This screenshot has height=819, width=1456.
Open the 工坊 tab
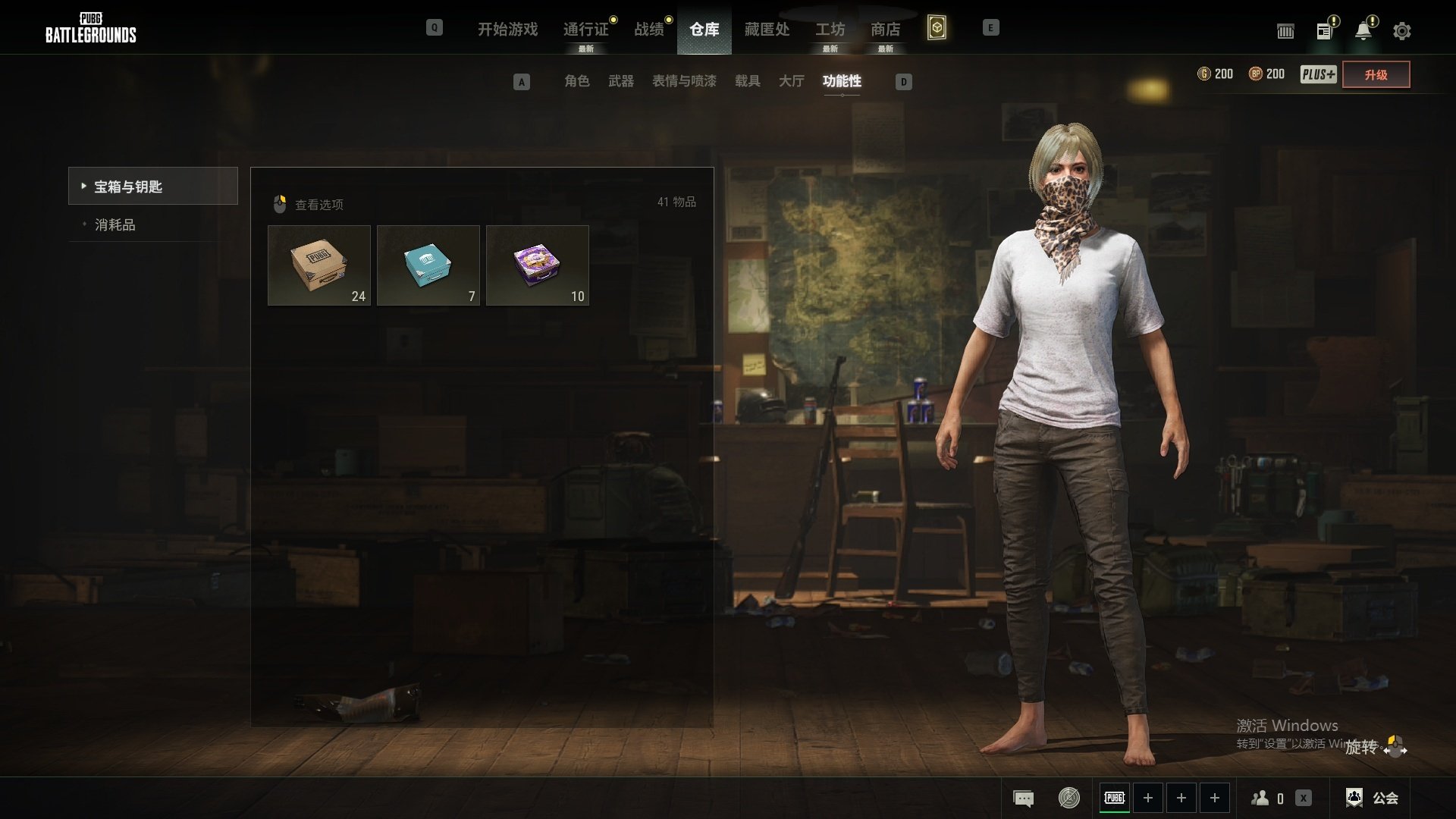[830, 30]
